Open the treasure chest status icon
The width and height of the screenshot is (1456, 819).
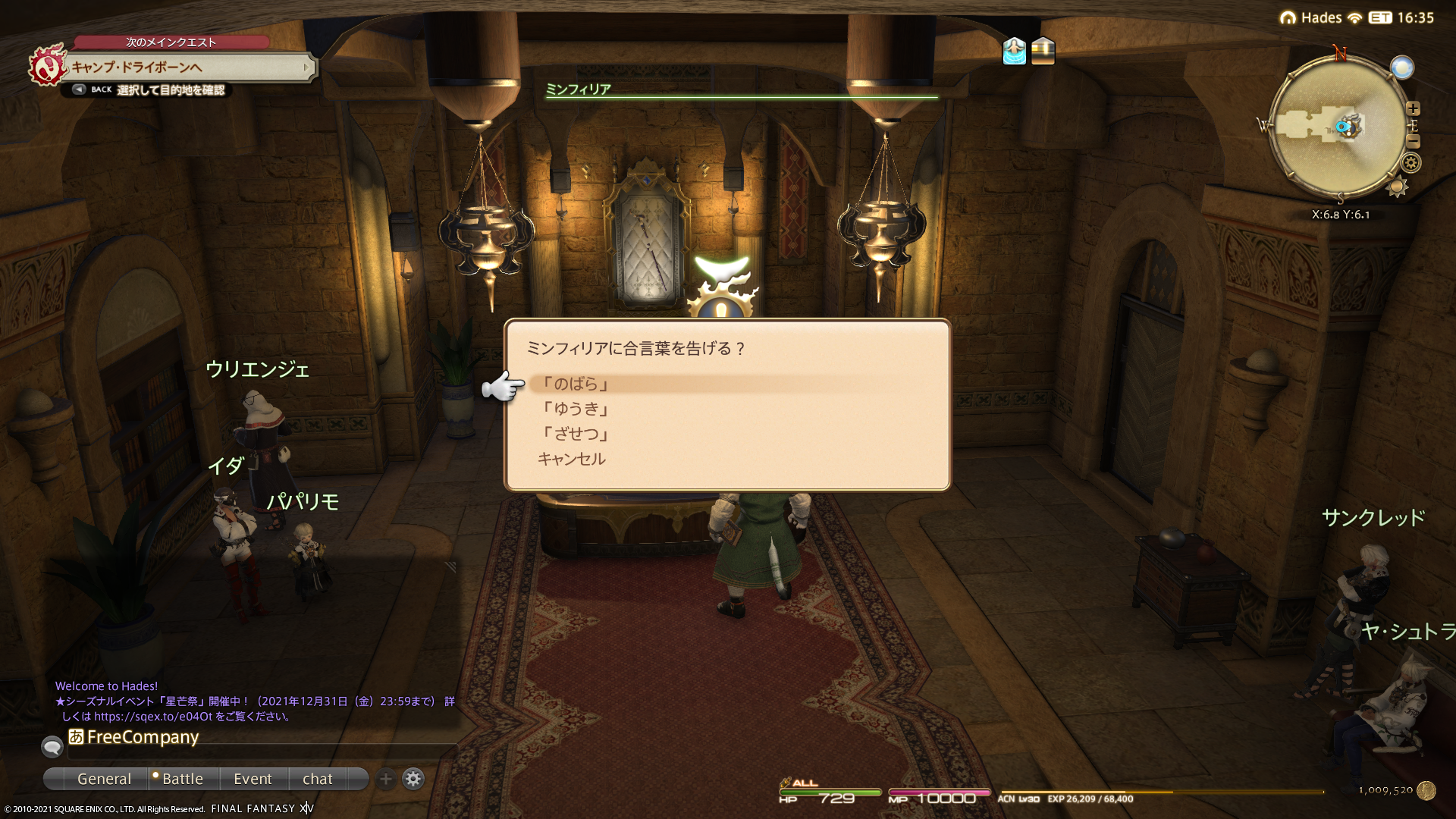point(1043,51)
